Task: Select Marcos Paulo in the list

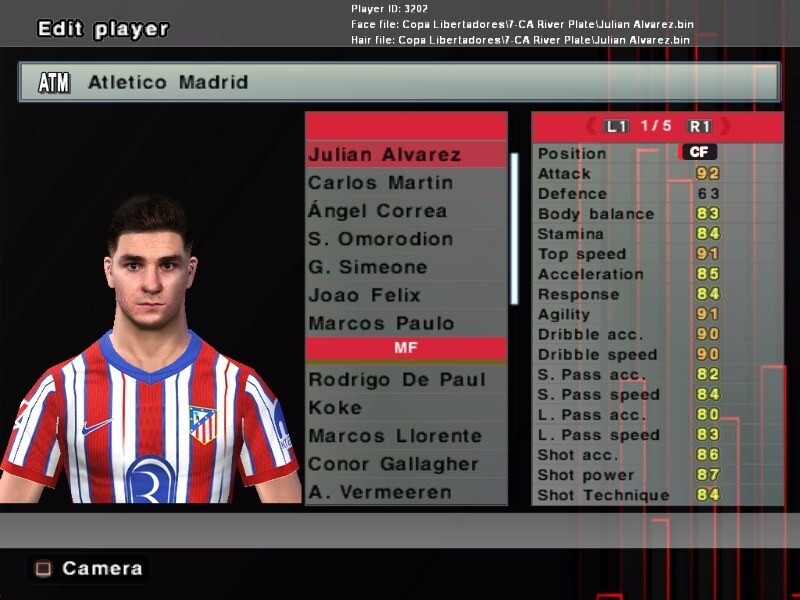Action: (381, 323)
